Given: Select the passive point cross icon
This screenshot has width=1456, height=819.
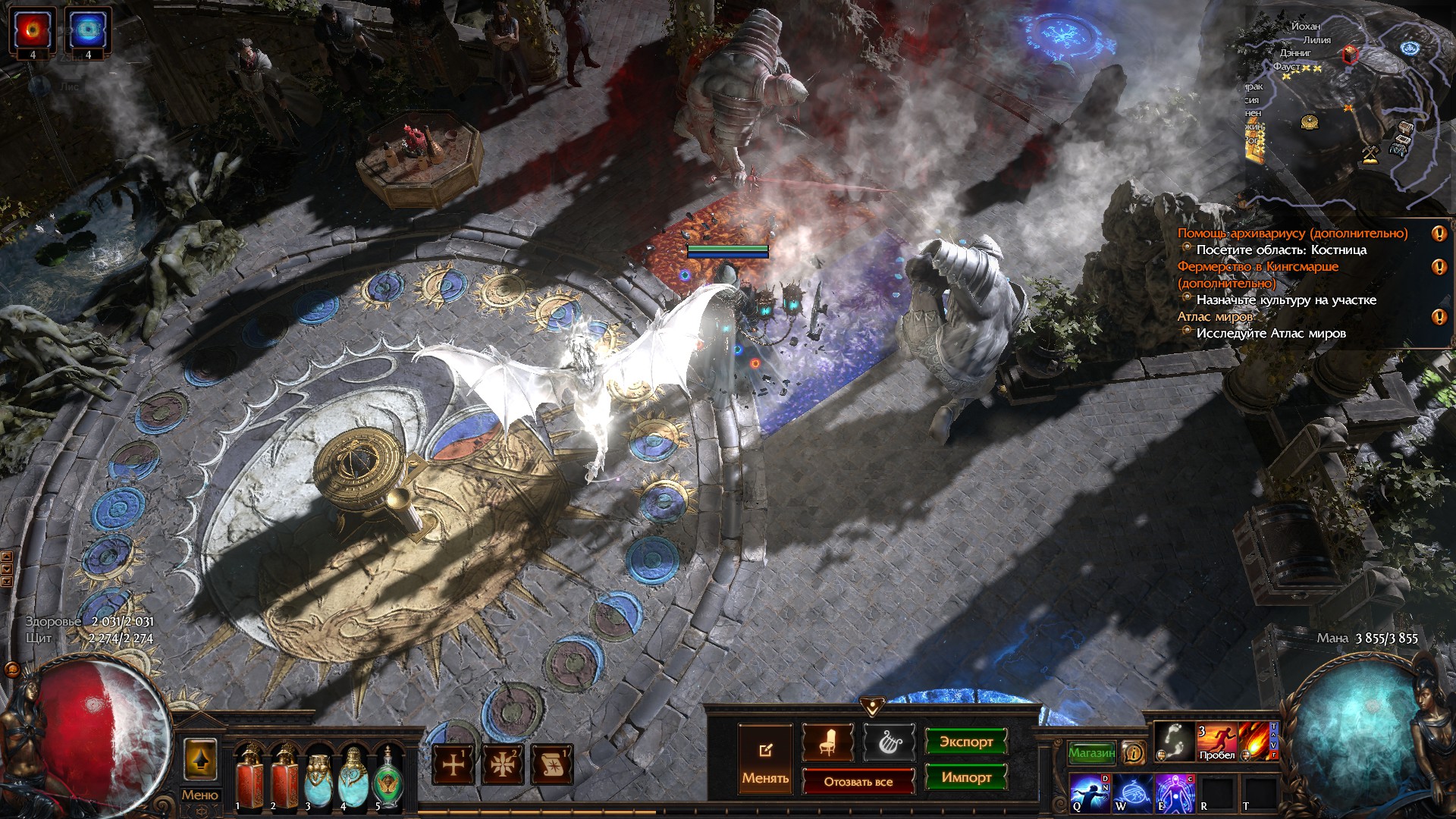Looking at the screenshot, I should [453, 764].
